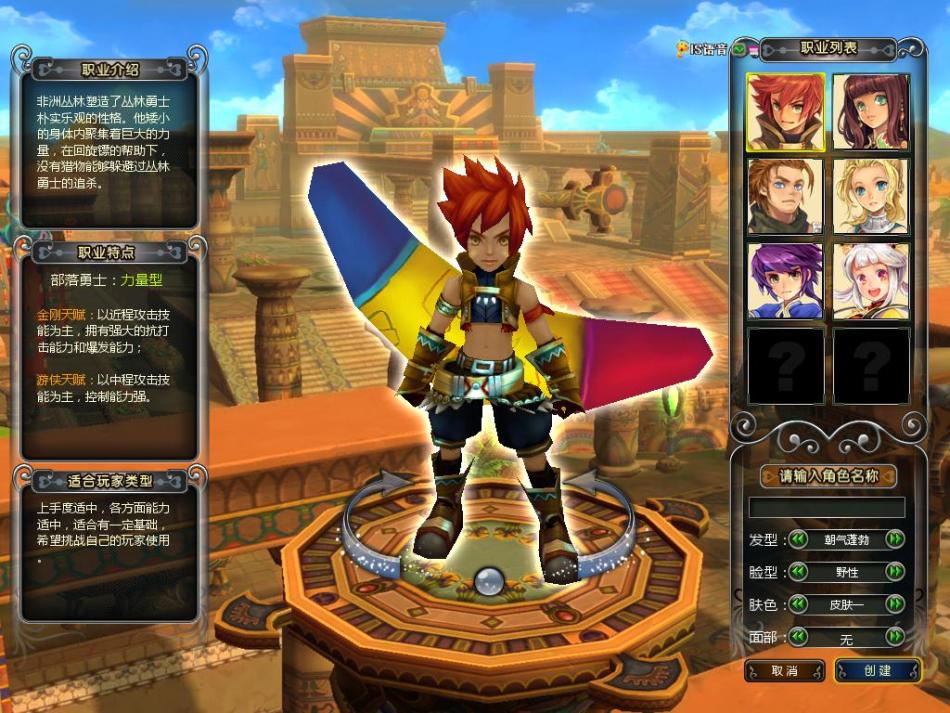Choose next face type (脸型)
The width and height of the screenshot is (950, 713).
coord(894,572)
